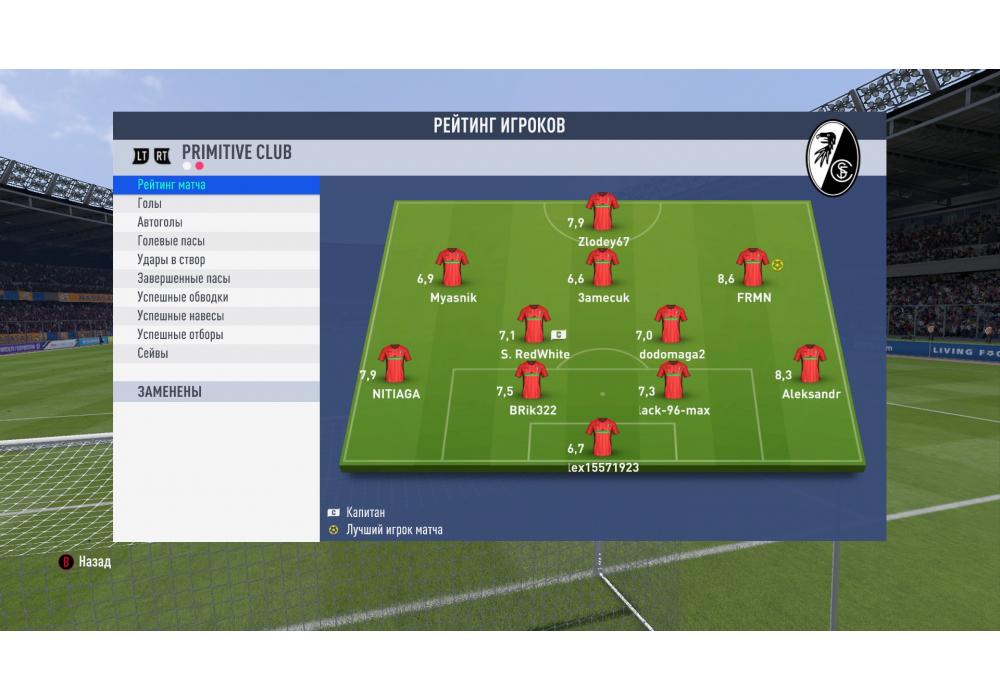Select the Сейвы stat category
The width and height of the screenshot is (1000, 700).
(216, 353)
